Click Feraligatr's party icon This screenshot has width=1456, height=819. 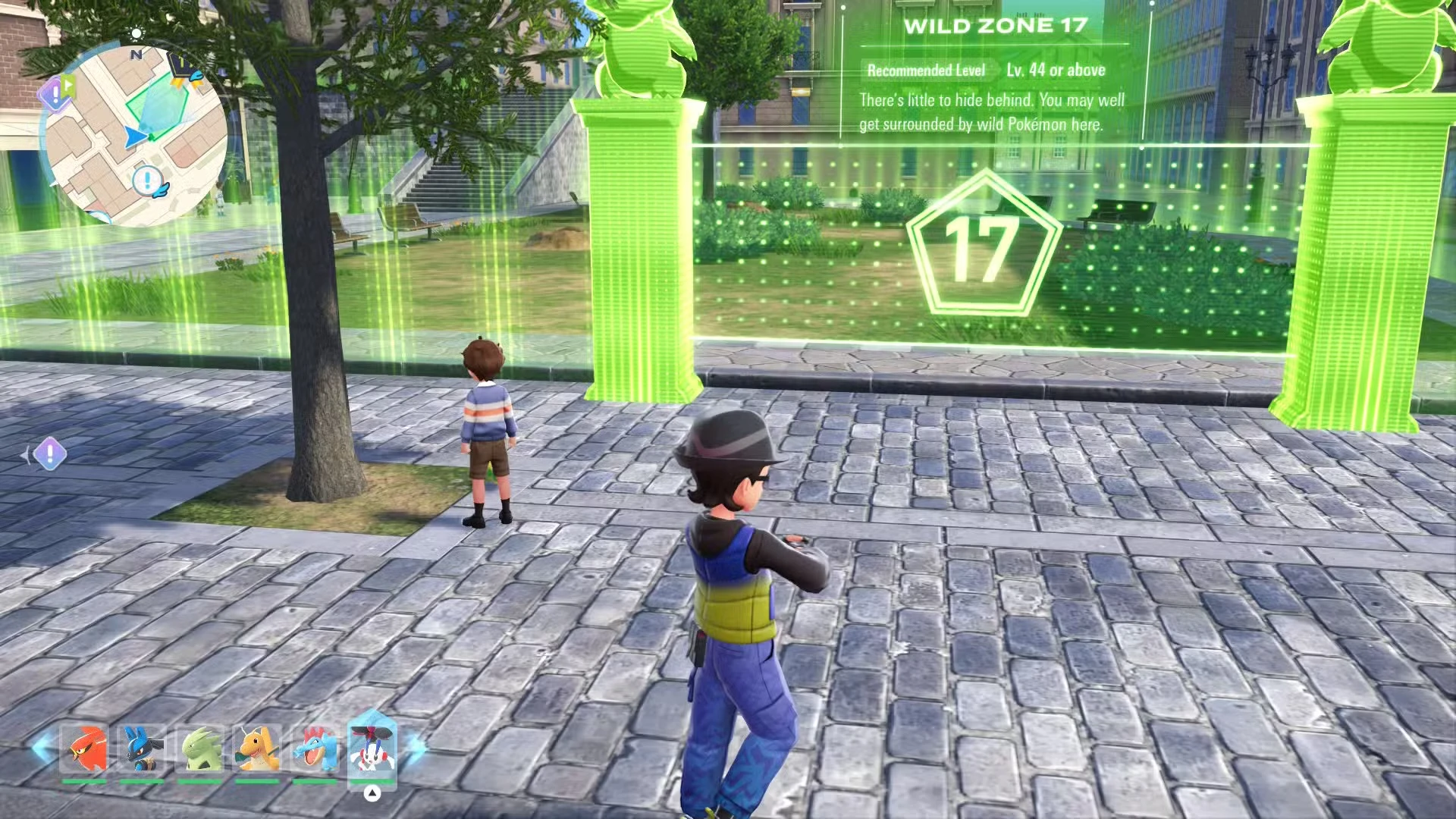point(316,747)
